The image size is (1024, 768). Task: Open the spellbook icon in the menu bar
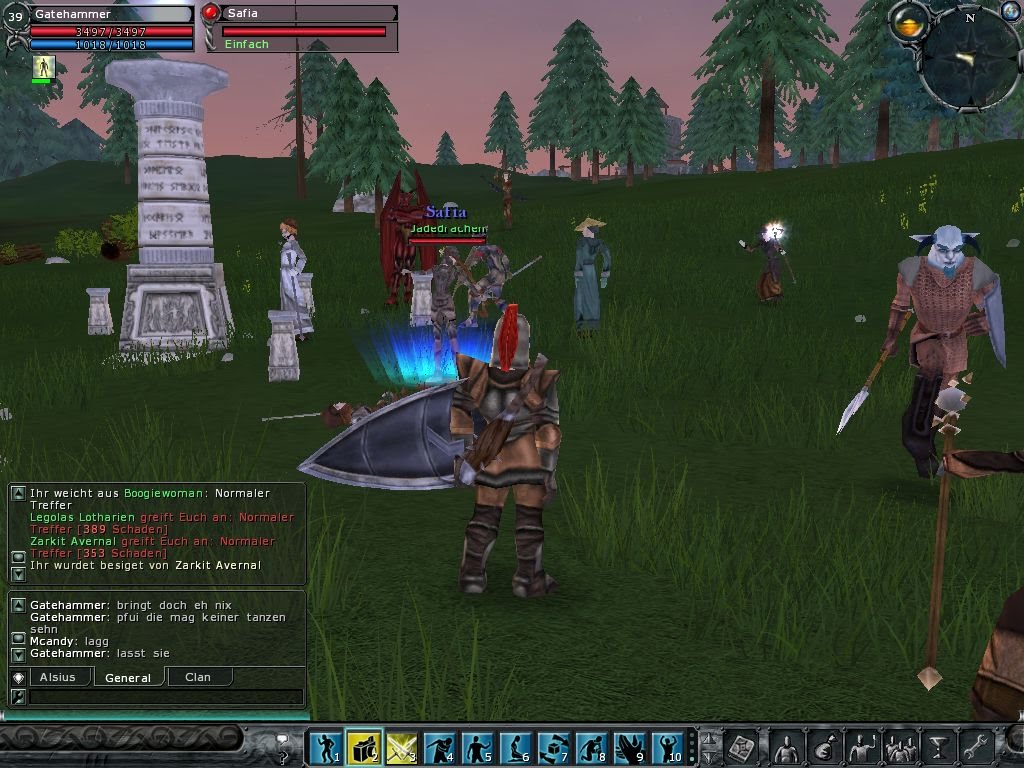741,747
